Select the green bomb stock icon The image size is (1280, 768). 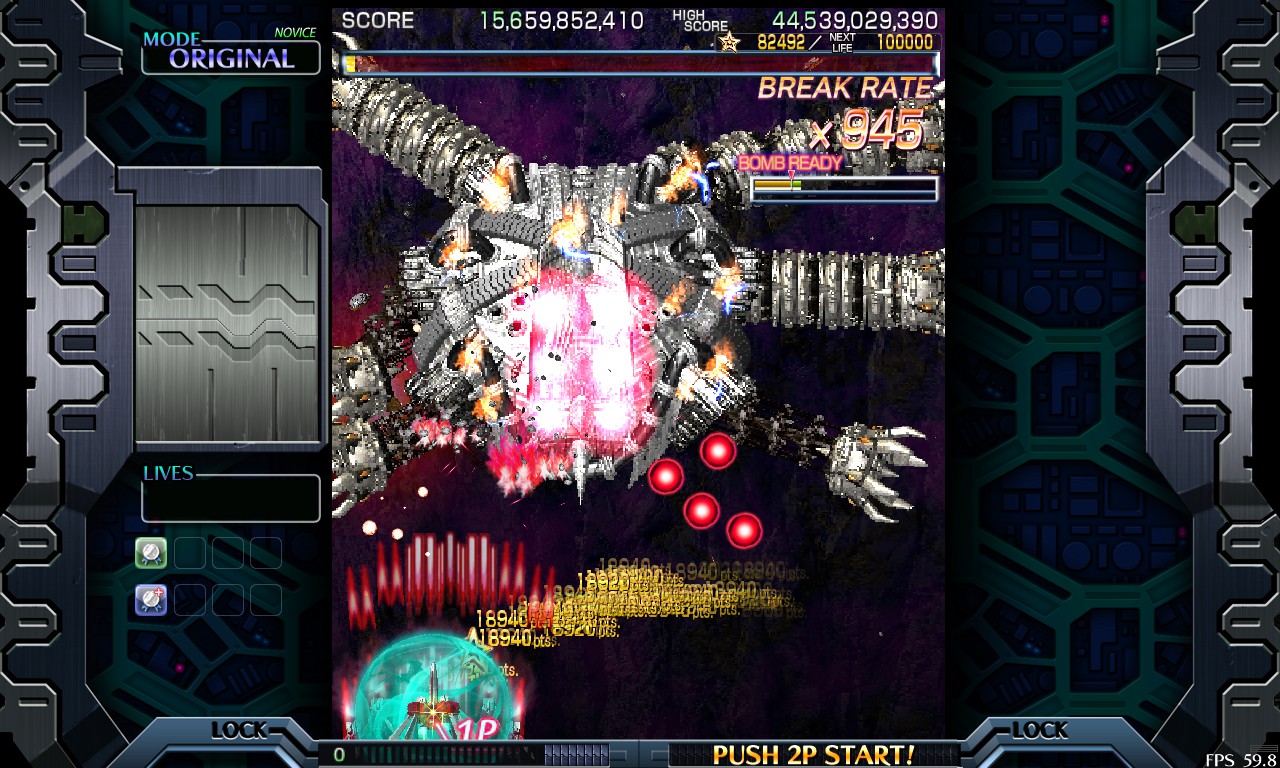point(151,552)
